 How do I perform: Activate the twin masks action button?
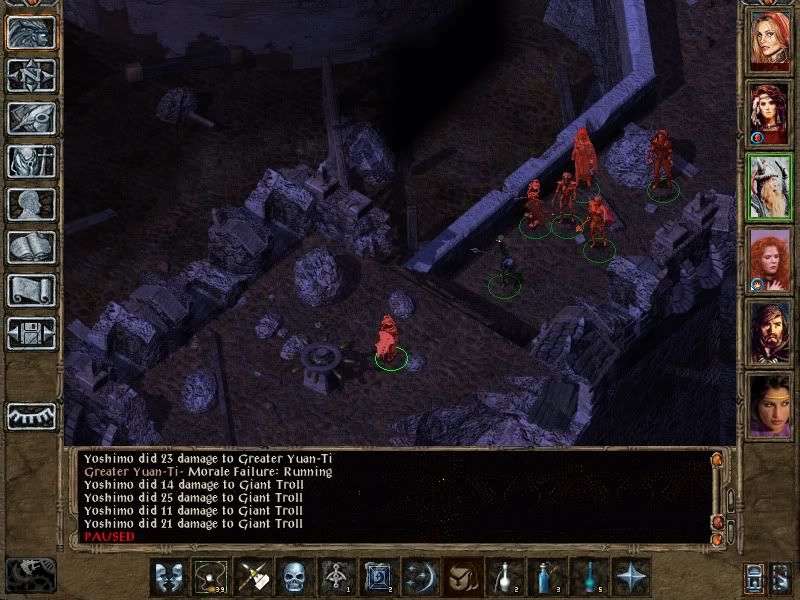(x=169, y=577)
